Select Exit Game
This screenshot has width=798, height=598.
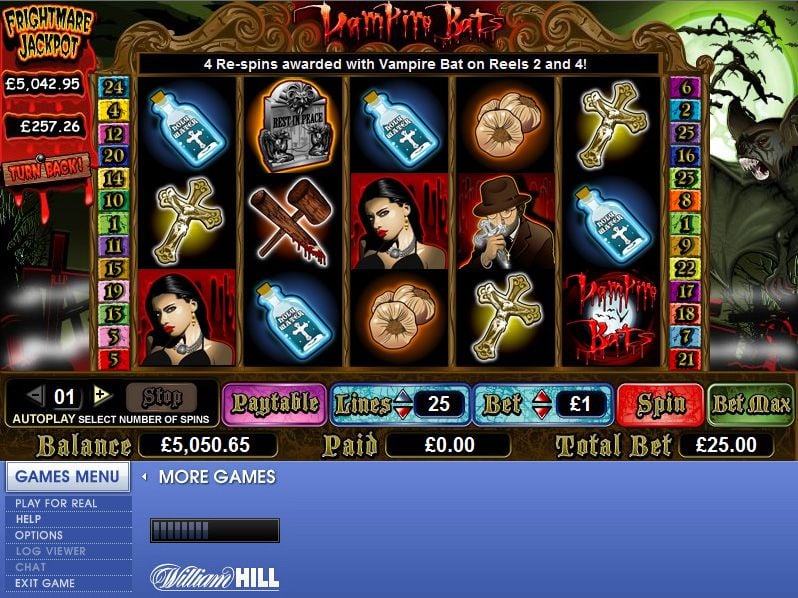pyautogui.click(x=45, y=583)
